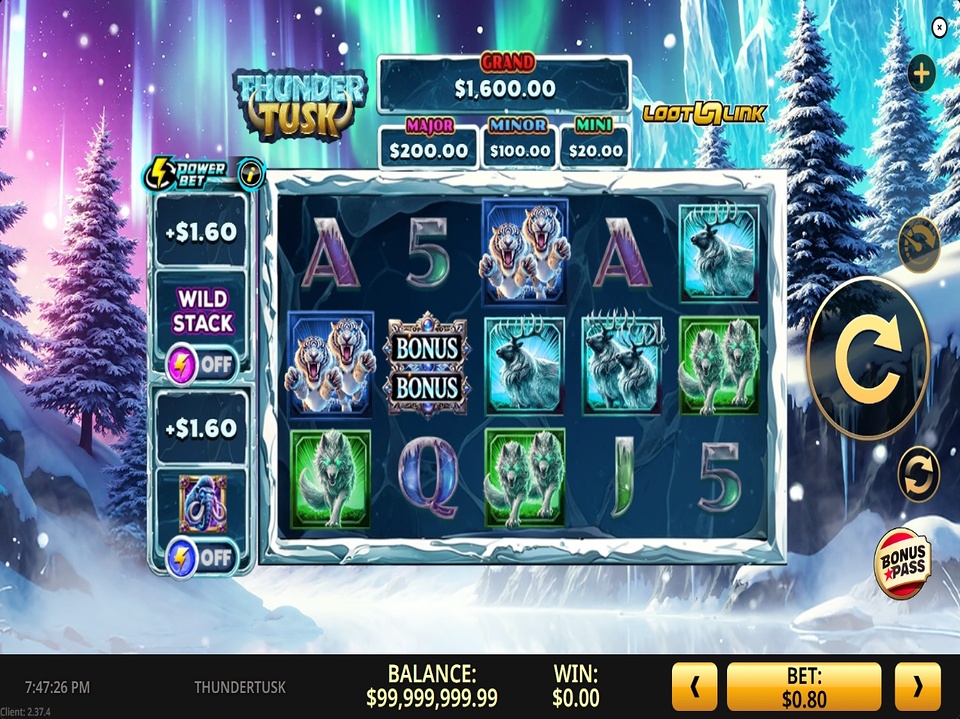Image resolution: width=960 pixels, height=719 pixels.
Task: Increase the bet with the right arrow
Action: 917,687
